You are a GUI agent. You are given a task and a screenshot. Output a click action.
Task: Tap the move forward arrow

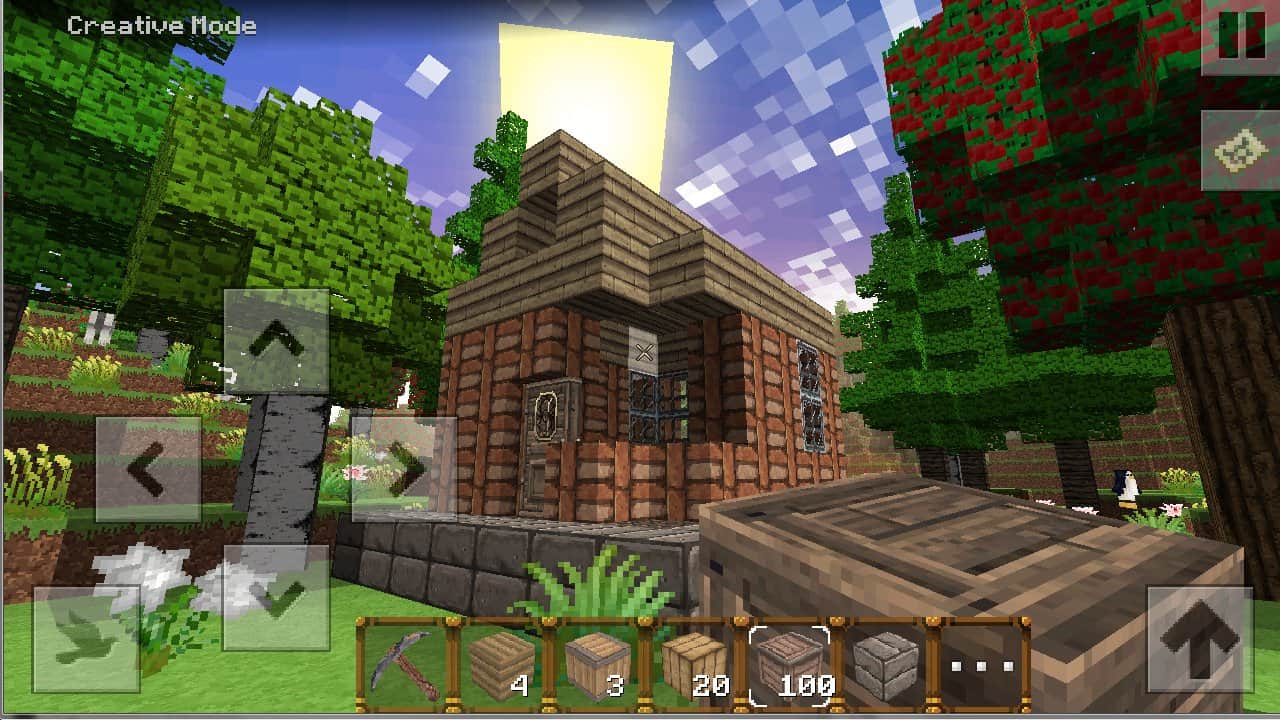pyautogui.click(x=276, y=341)
